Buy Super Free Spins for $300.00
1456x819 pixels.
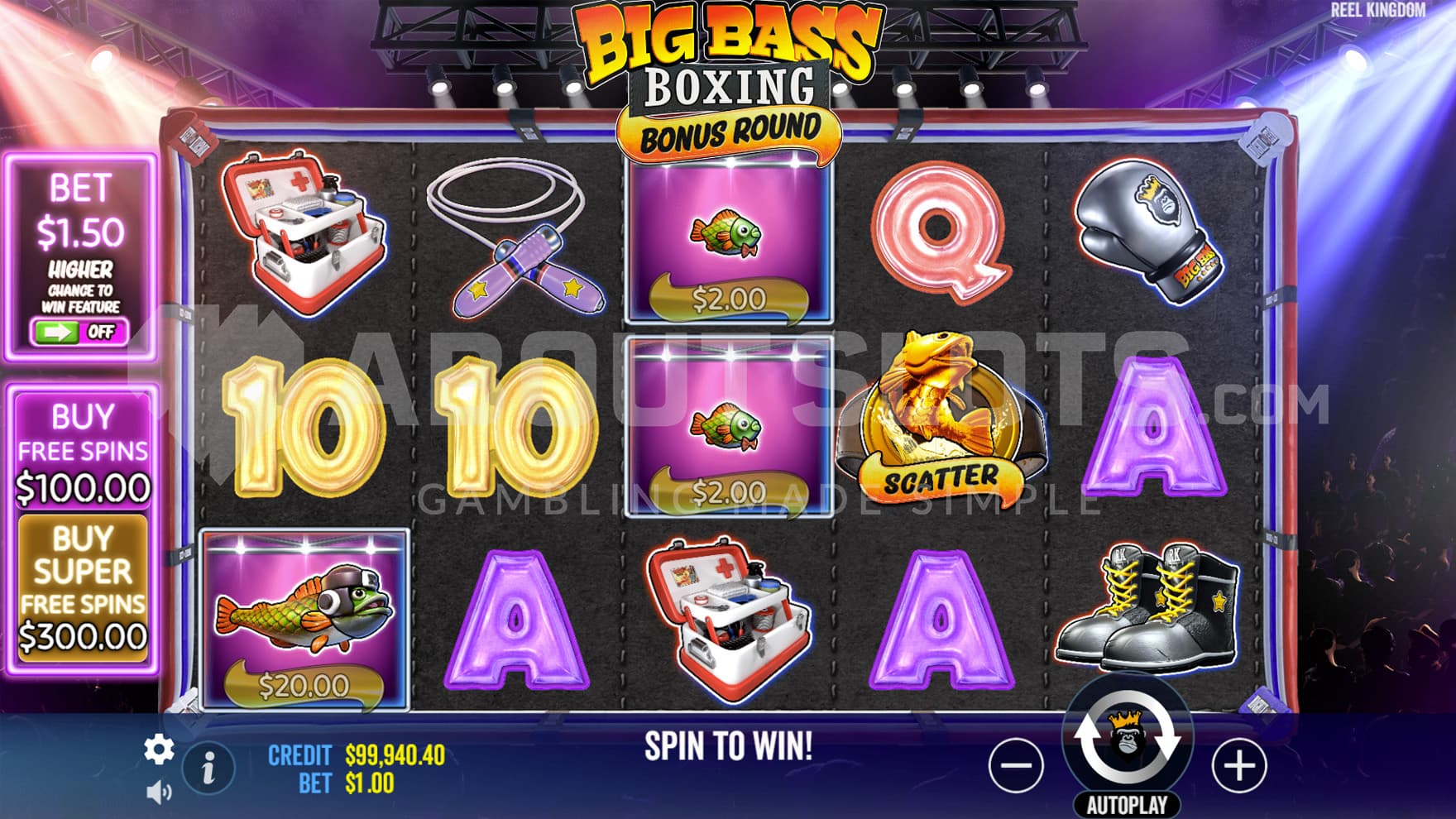tap(83, 588)
